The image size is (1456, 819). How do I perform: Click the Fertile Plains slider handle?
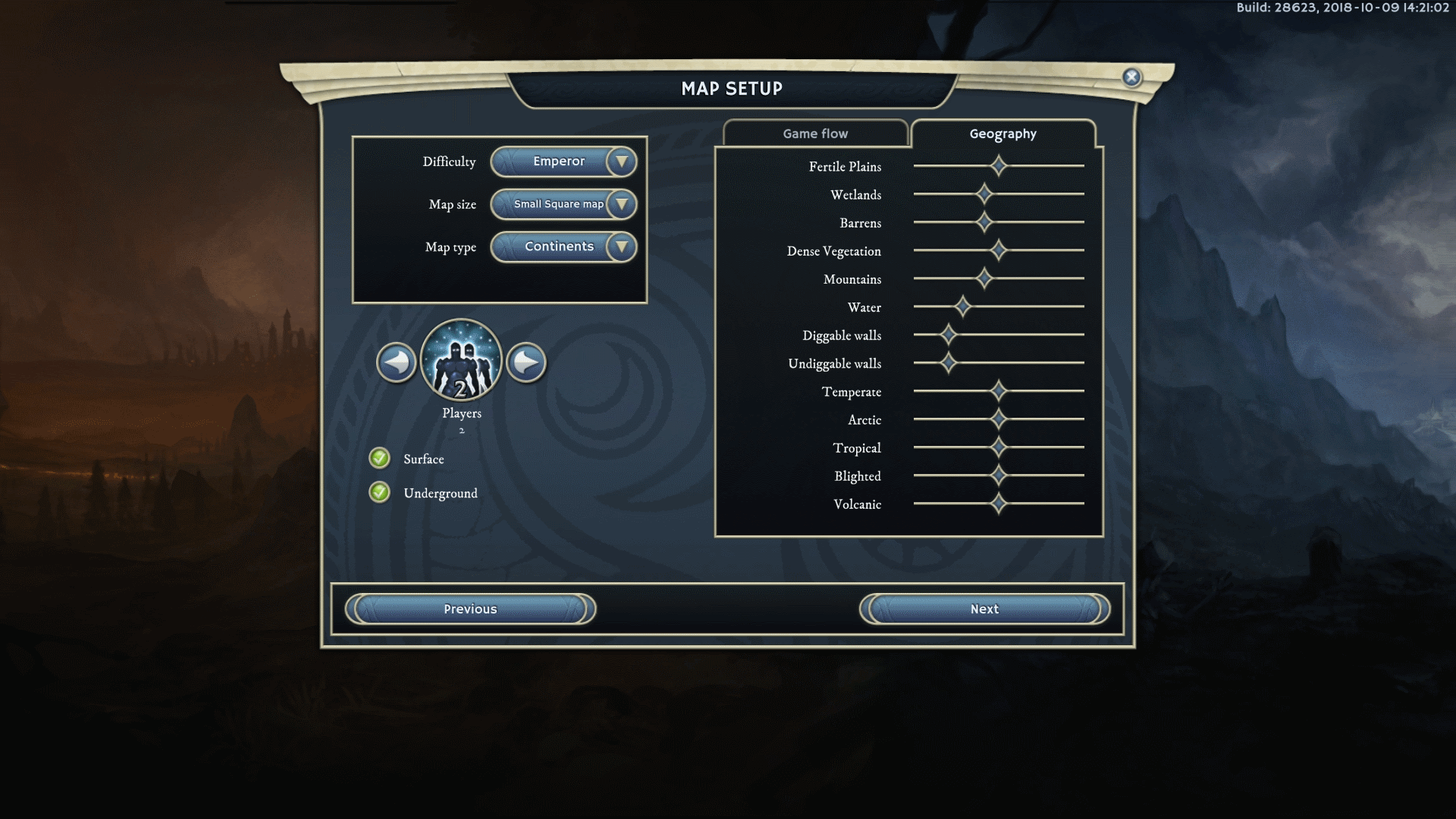[999, 165]
